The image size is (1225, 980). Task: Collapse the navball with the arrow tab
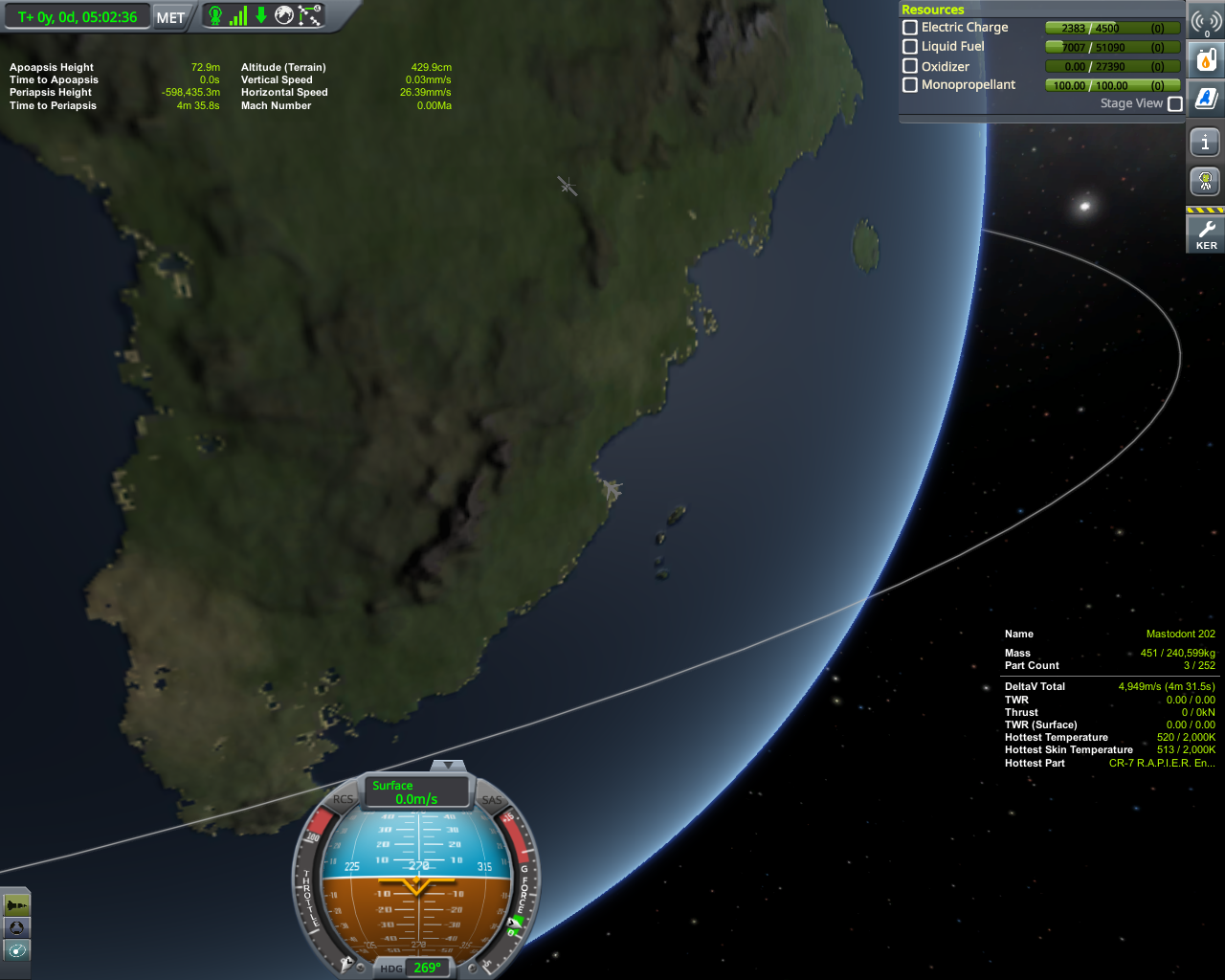click(447, 766)
